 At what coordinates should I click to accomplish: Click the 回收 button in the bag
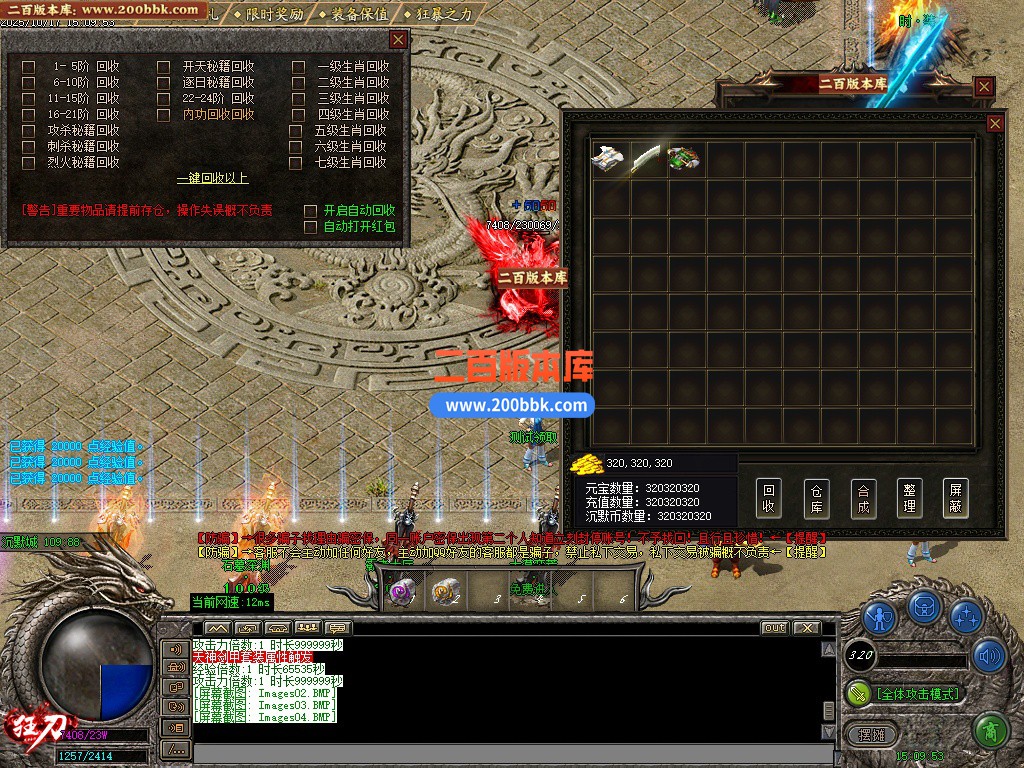click(768, 498)
